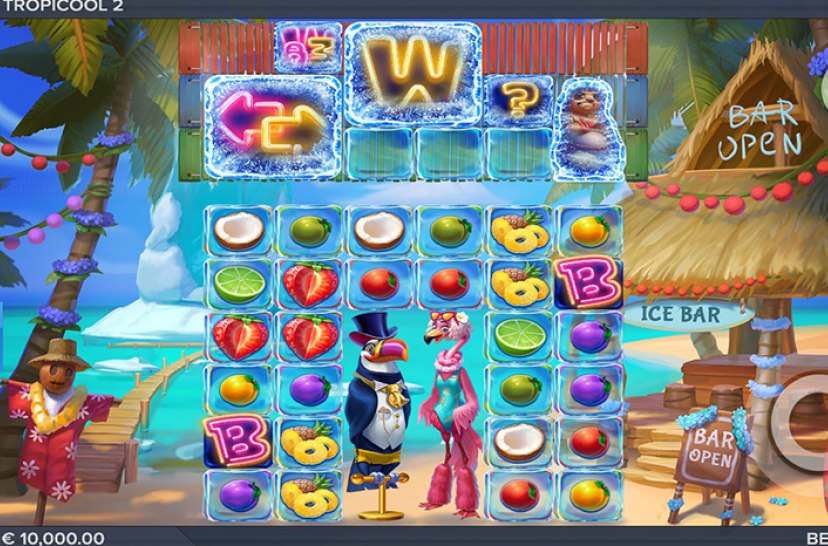Select the pink flamingo wild symbol

click(x=446, y=410)
